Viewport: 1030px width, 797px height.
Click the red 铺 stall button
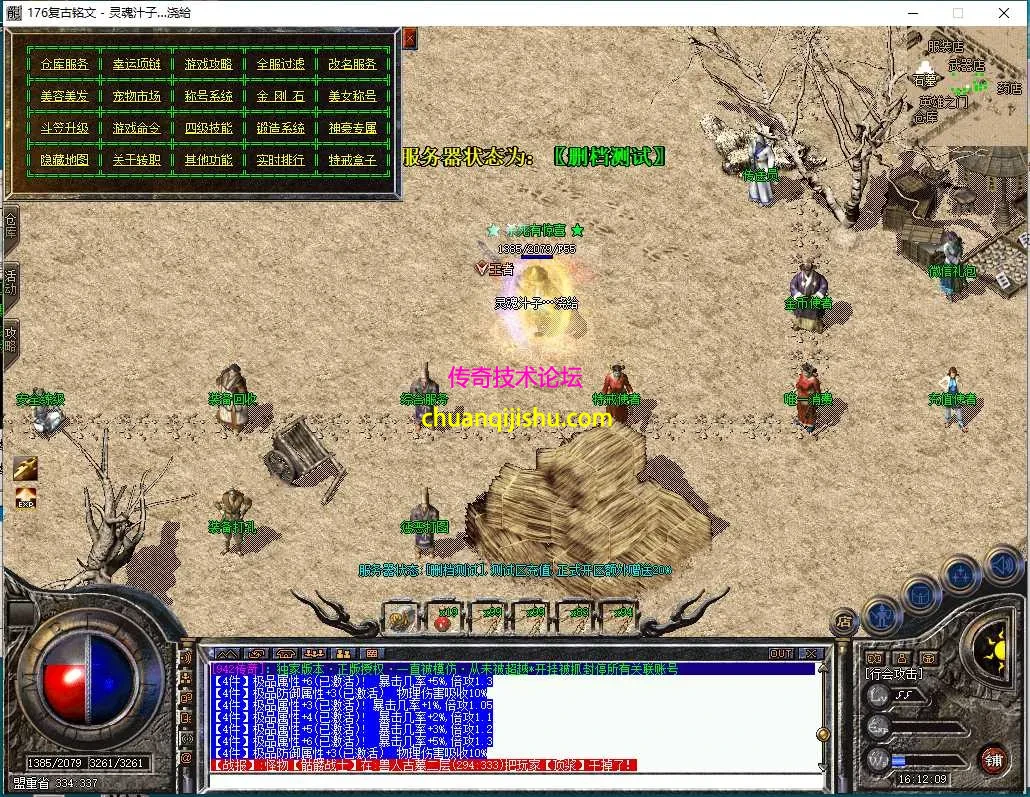(x=993, y=760)
